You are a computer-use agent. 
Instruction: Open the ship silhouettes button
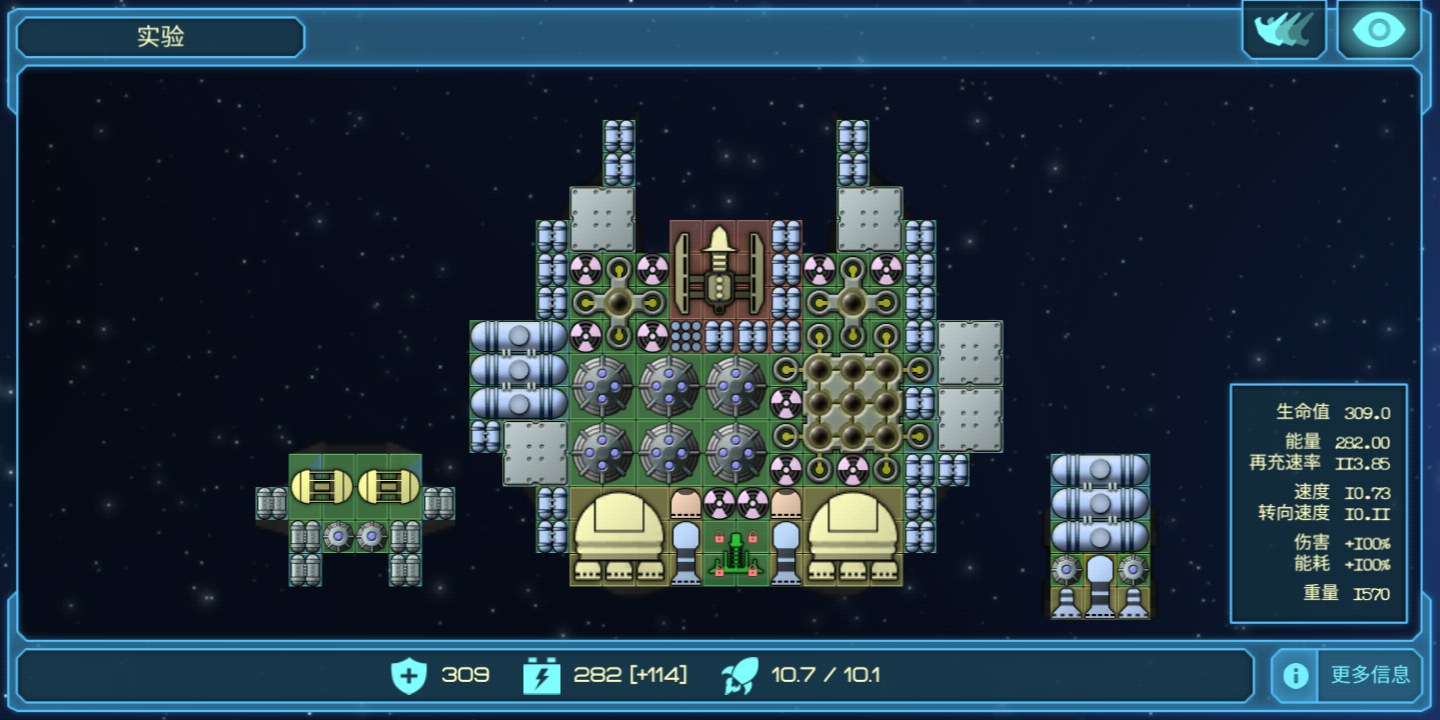(1283, 31)
